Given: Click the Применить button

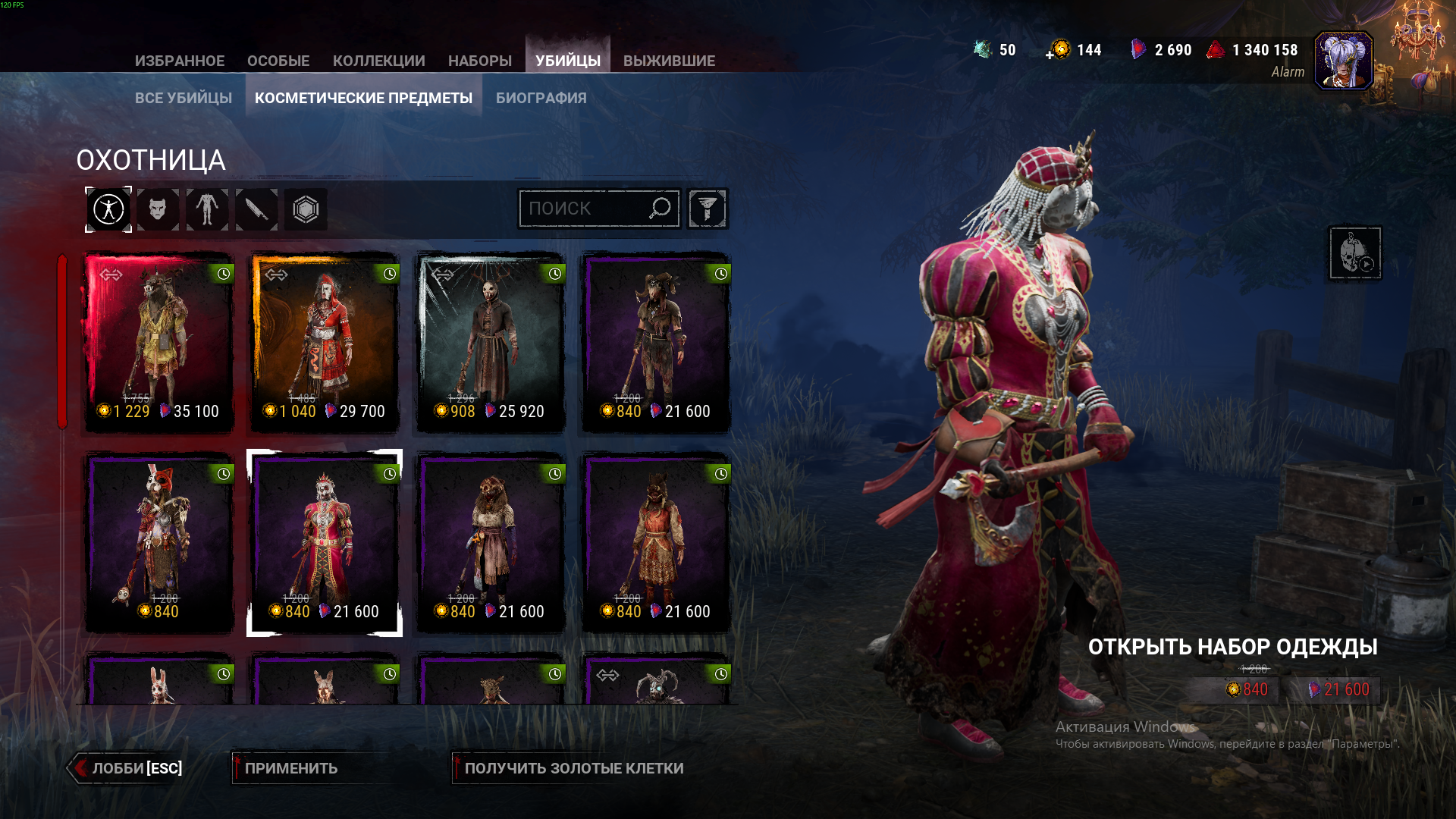Looking at the screenshot, I should (290, 768).
